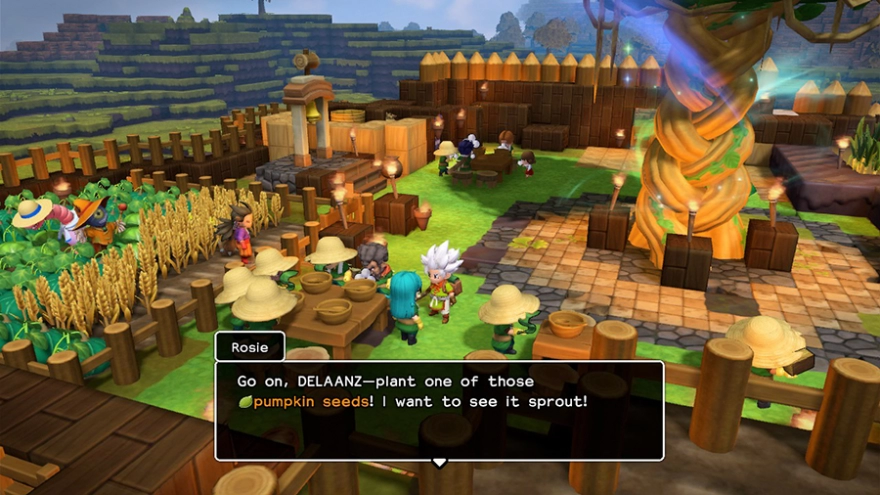Advance Rosie's pumpkin seeds dialogue box

tap(438, 411)
